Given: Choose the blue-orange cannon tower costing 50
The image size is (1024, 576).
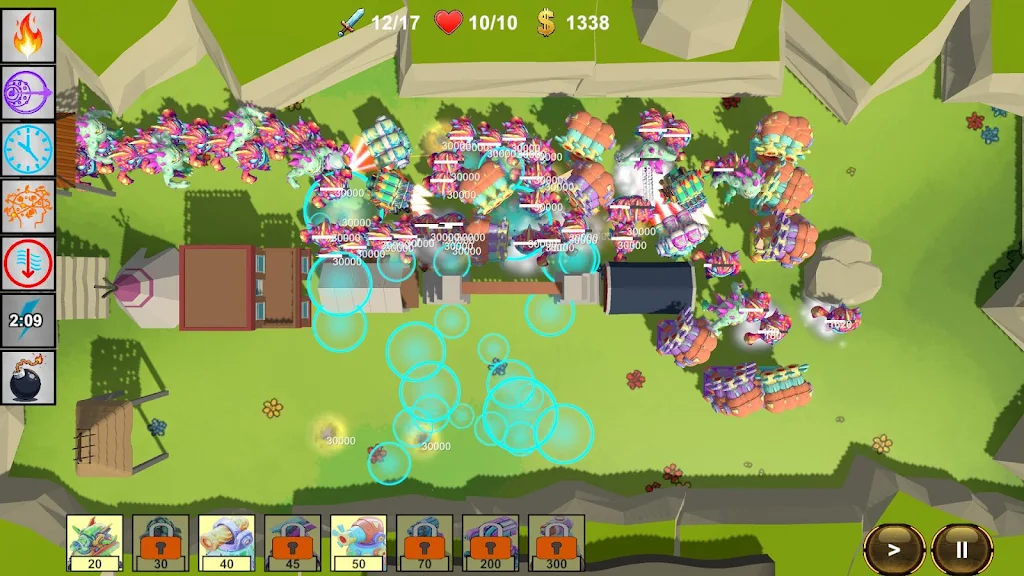Looking at the screenshot, I should [x=359, y=542].
